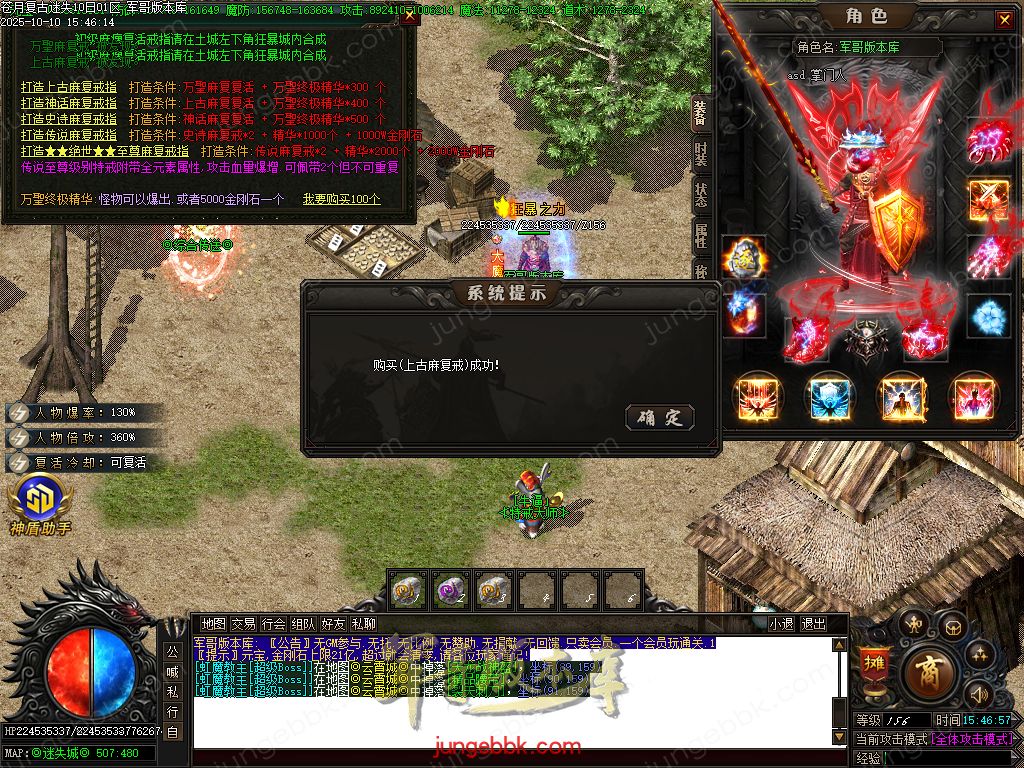Close the ring forging dialog
The width and height of the screenshot is (1024, 768).
410,16
